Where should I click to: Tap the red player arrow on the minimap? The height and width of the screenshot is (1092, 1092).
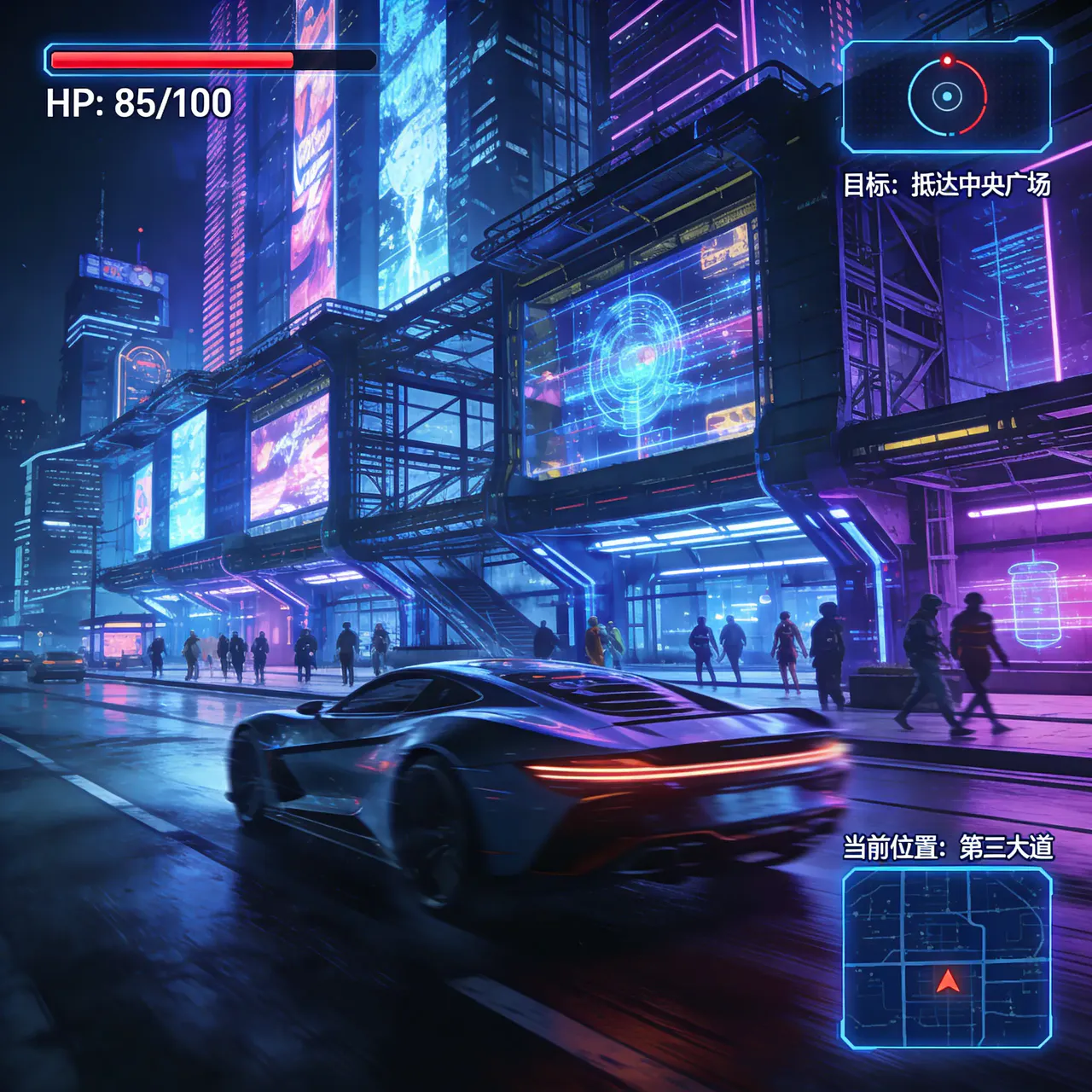(x=947, y=983)
